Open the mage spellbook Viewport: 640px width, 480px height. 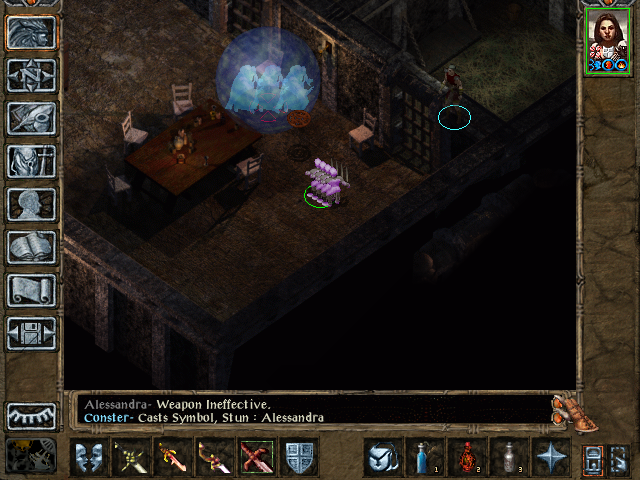(x=31, y=247)
